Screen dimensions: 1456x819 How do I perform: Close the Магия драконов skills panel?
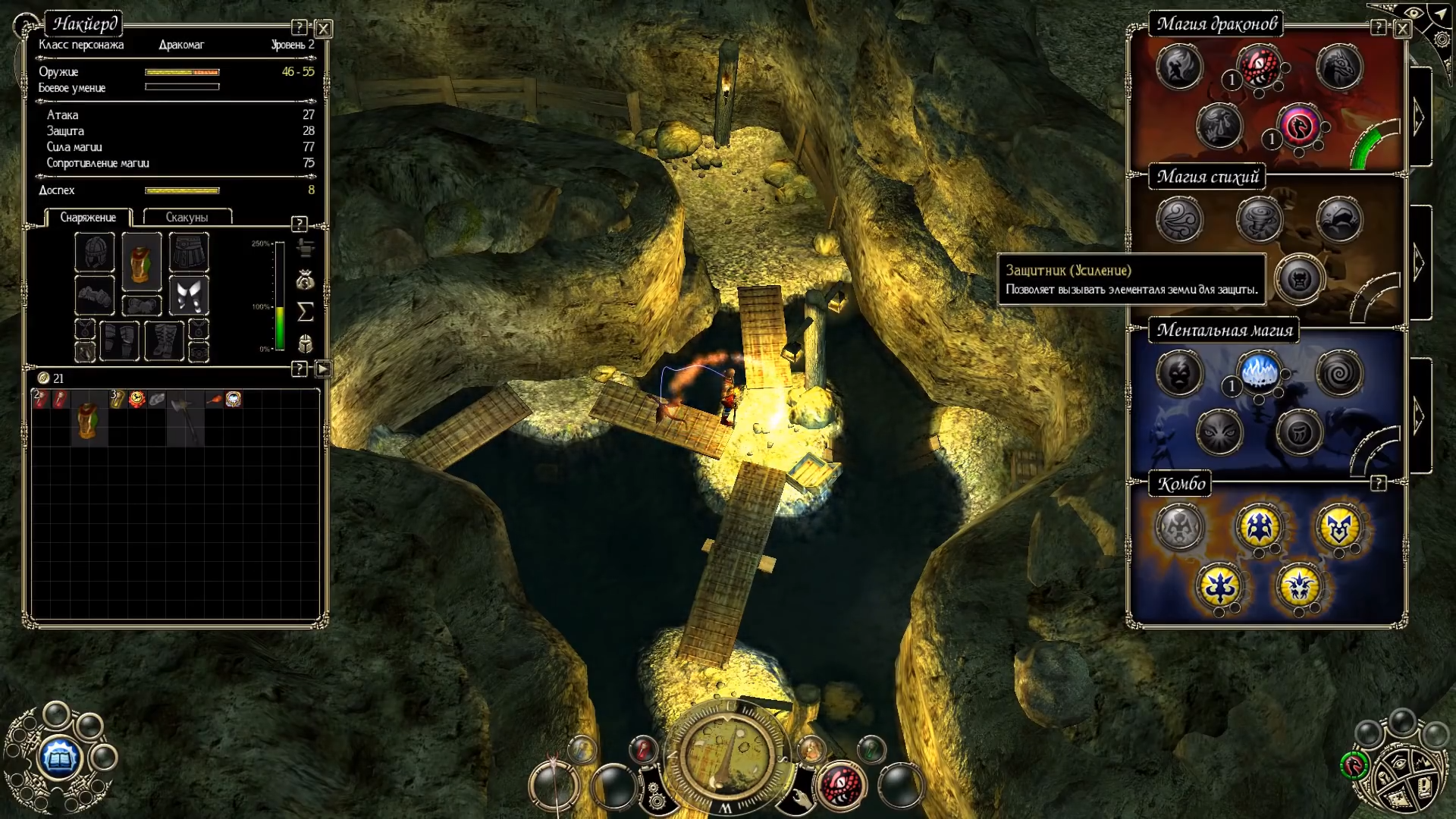click(1402, 29)
